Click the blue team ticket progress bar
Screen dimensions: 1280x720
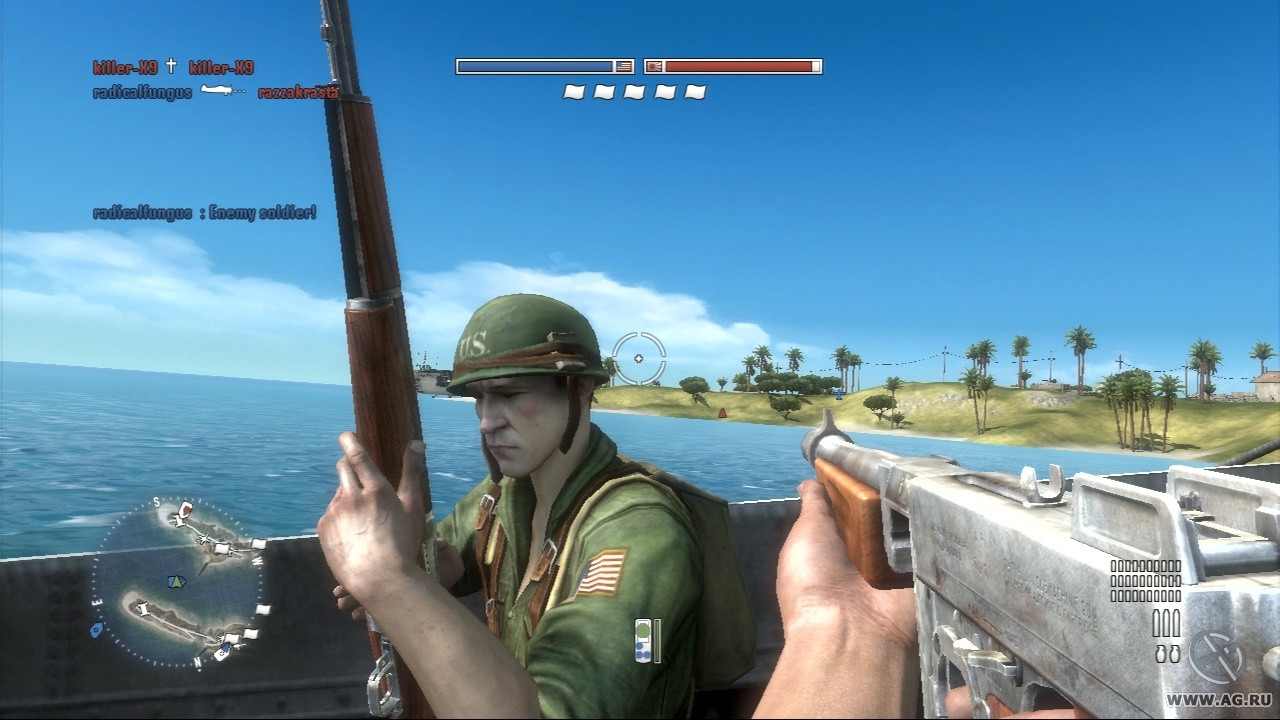tap(535, 65)
